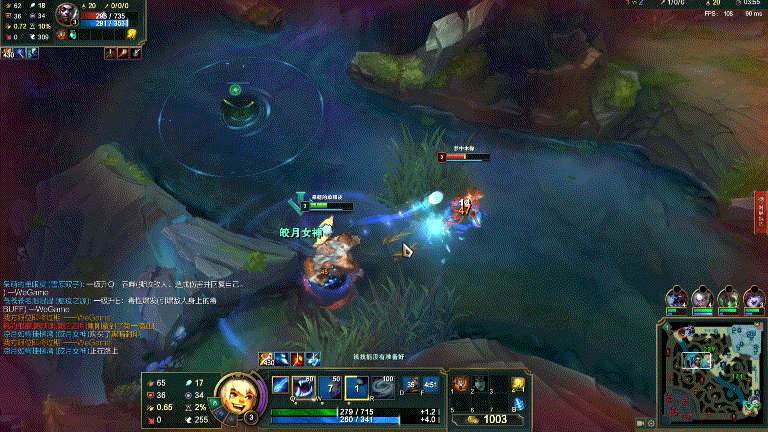Screen dimensions: 768x432
Task: Use the F summoner spell on cooldown
Action: [430, 385]
